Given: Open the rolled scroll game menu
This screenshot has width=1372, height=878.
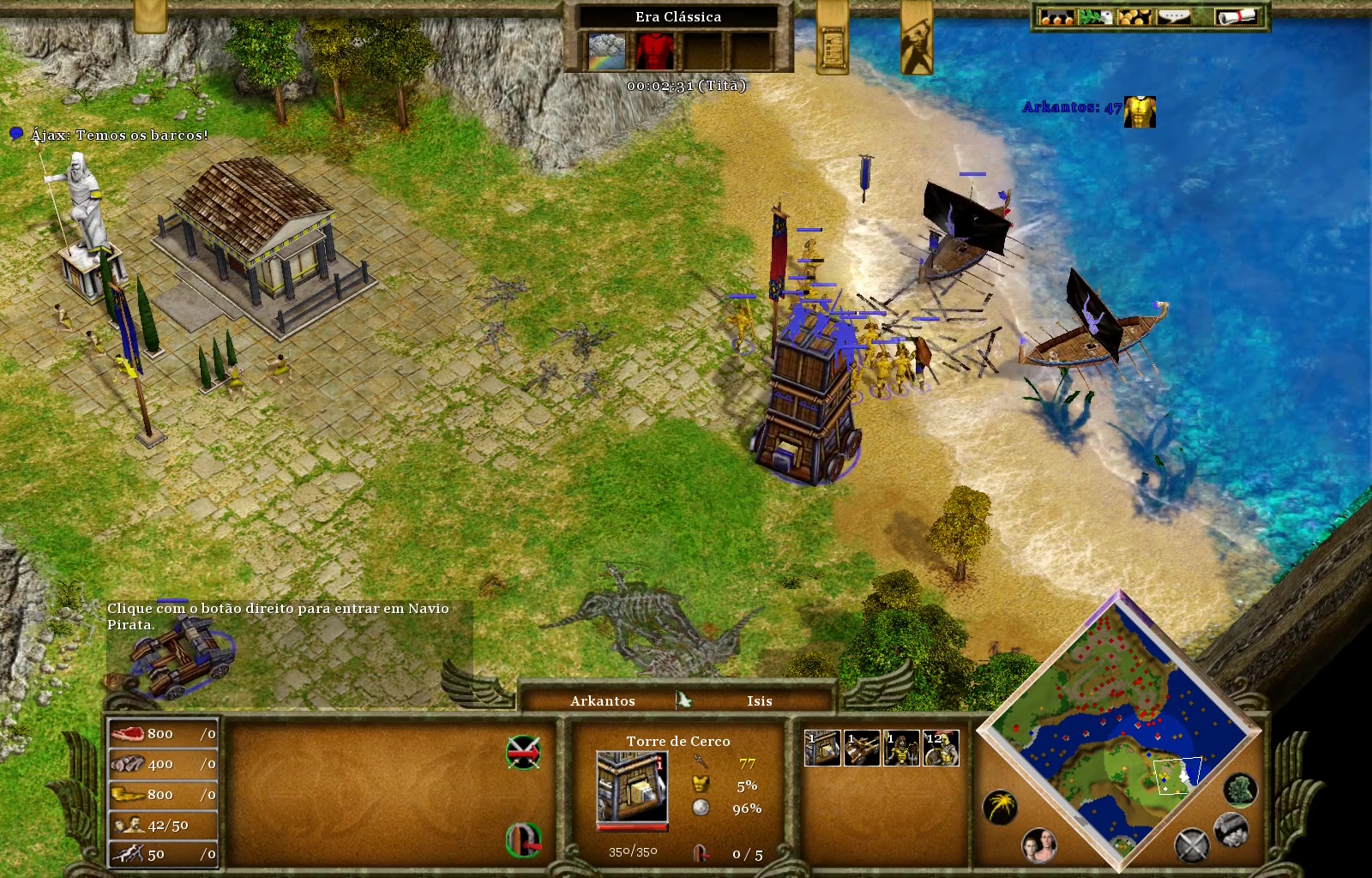Looking at the screenshot, I should coord(1236,16).
